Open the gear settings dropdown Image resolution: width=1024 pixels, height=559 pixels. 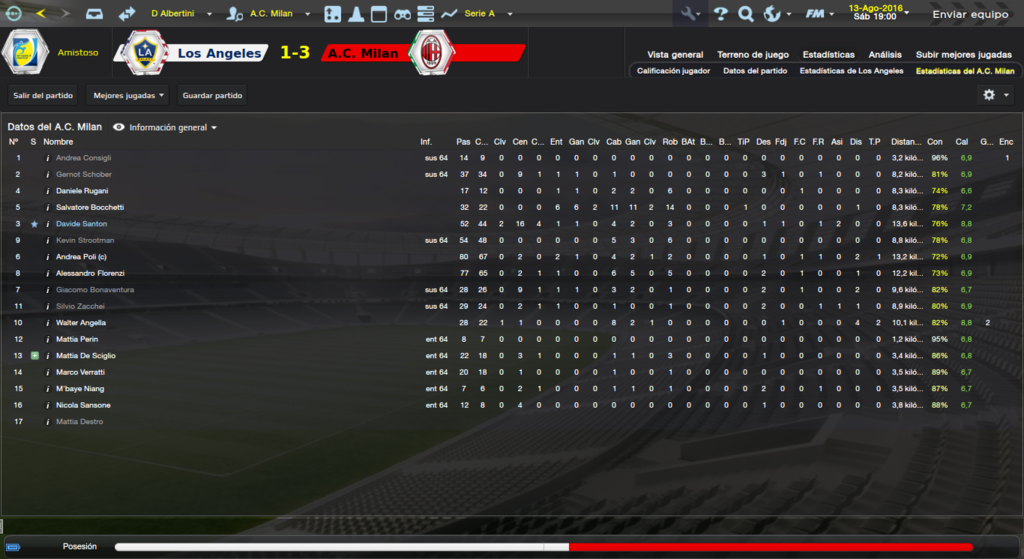click(995, 94)
